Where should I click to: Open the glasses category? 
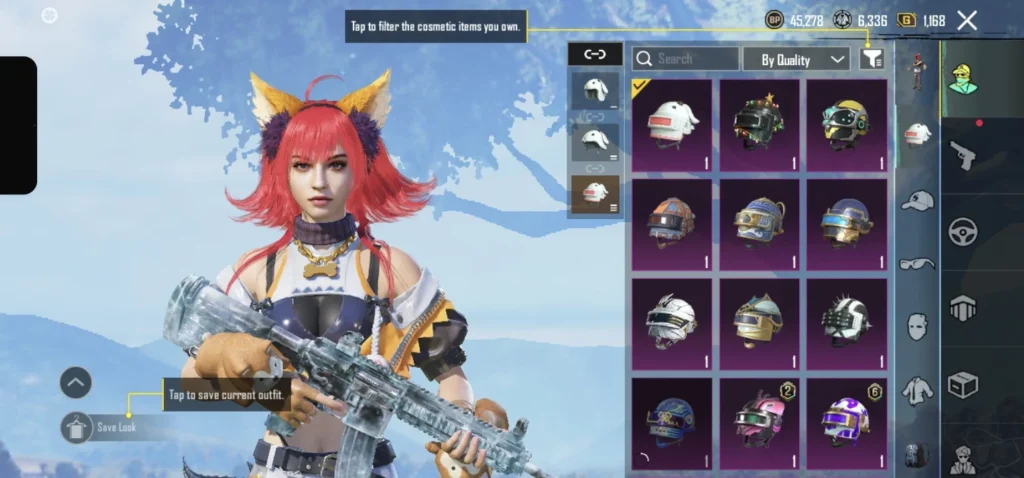[917, 264]
